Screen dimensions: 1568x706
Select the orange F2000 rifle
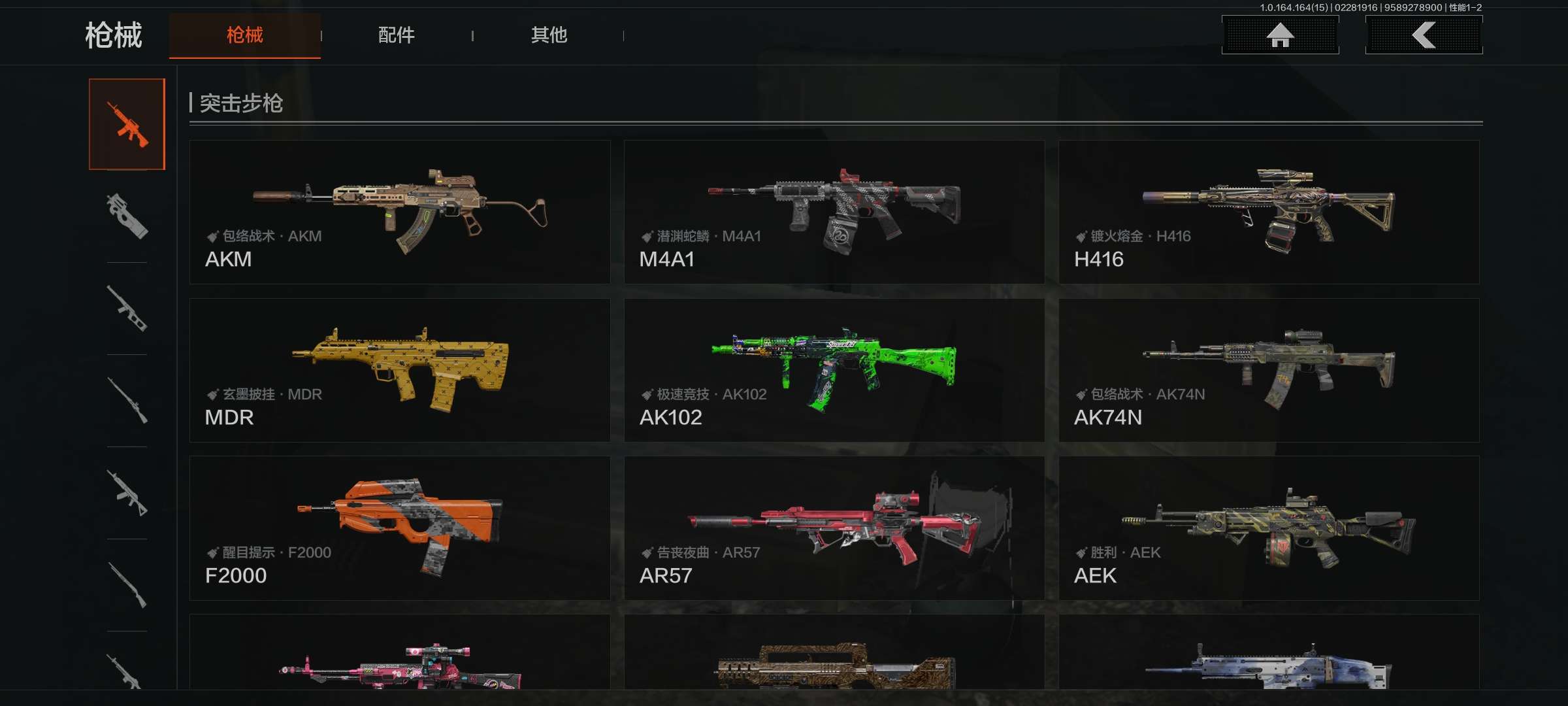(400, 528)
